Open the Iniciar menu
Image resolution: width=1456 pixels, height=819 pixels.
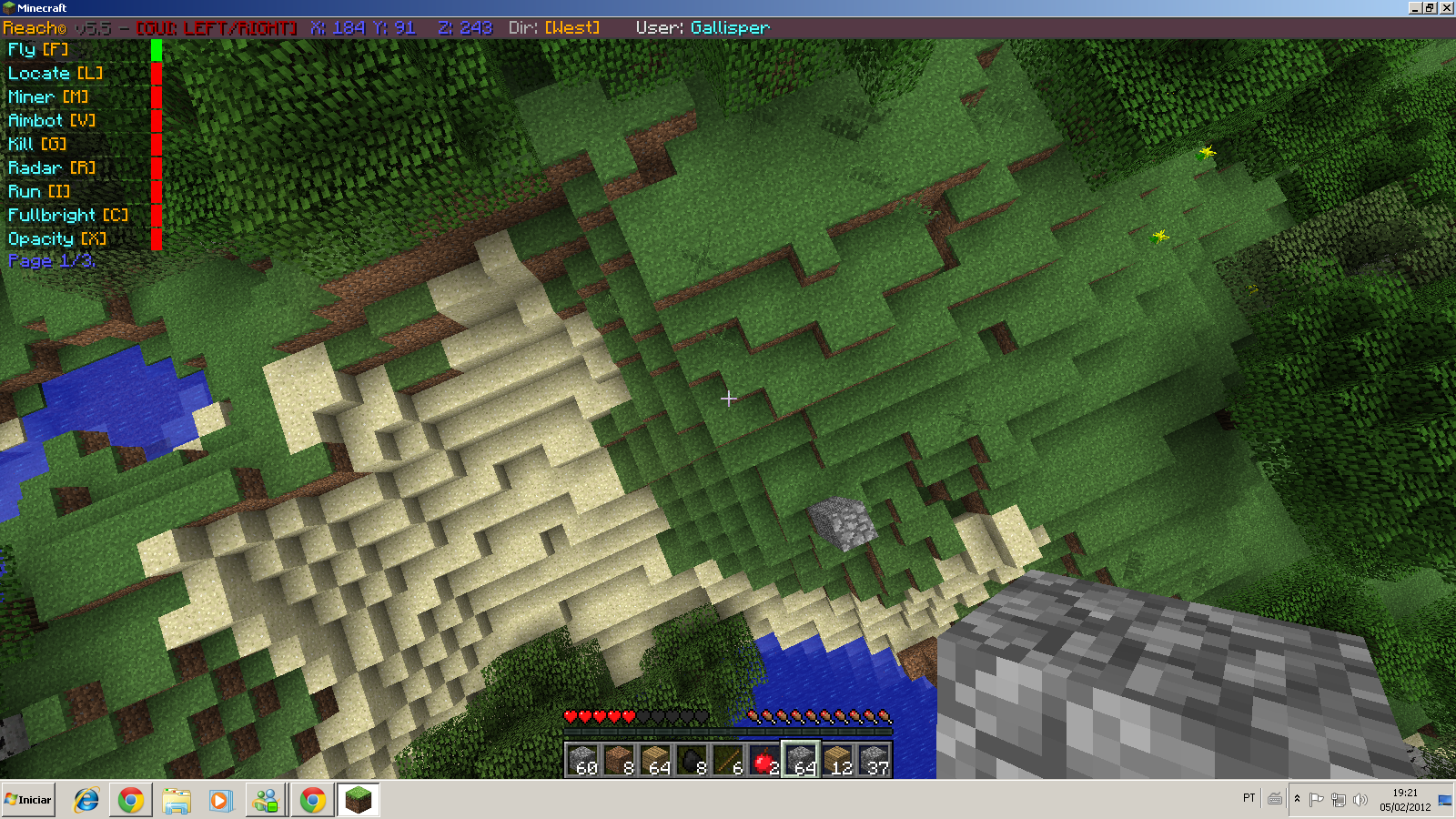pyautogui.click(x=27, y=799)
